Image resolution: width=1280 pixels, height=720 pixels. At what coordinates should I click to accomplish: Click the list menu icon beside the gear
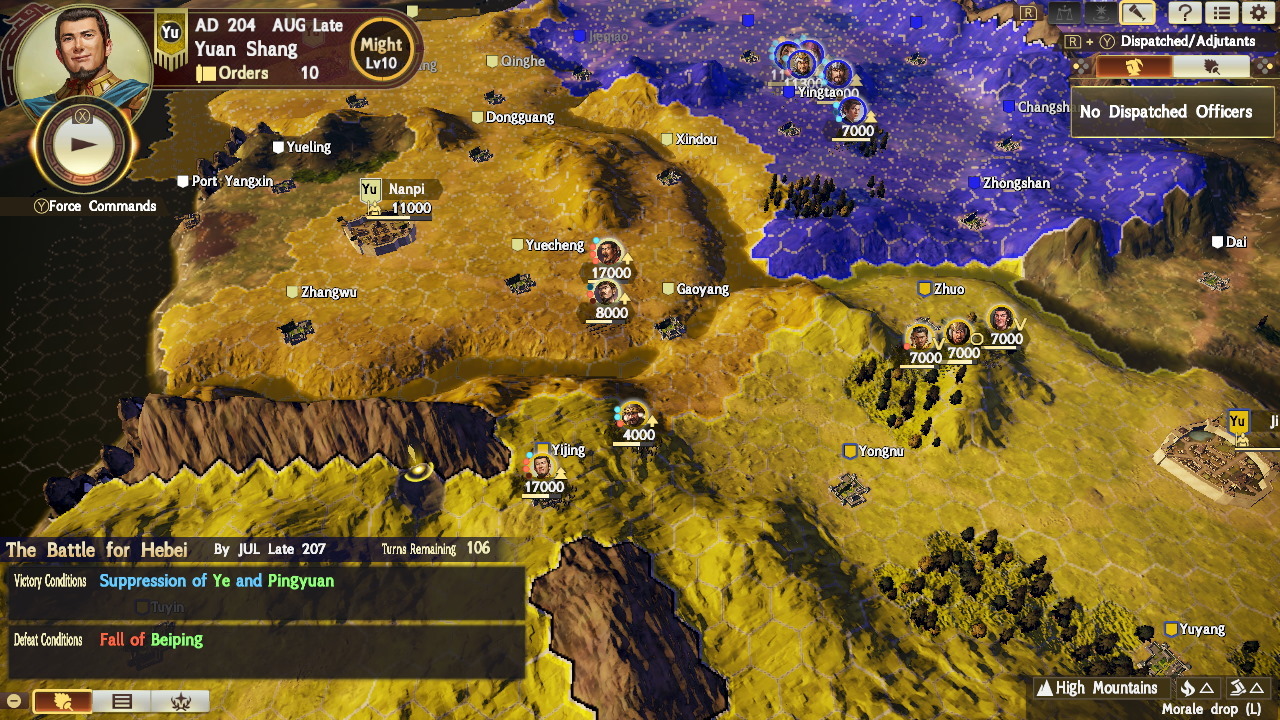pos(1221,12)
